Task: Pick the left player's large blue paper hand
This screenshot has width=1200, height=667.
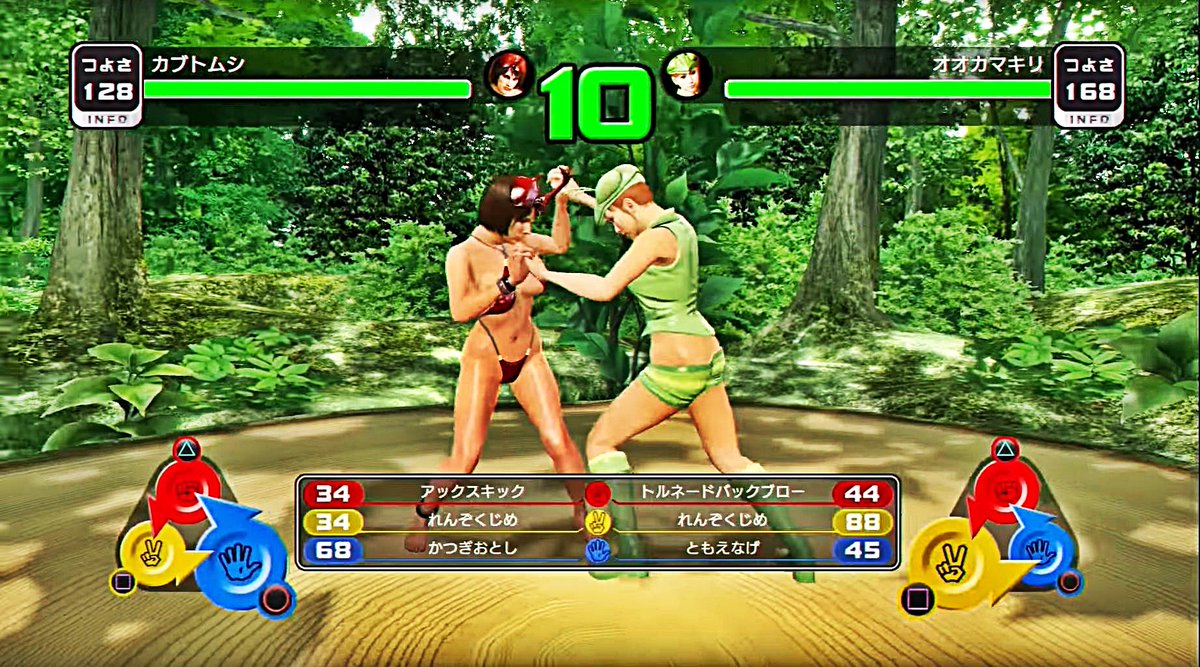Action: click(x=239, y=564)
